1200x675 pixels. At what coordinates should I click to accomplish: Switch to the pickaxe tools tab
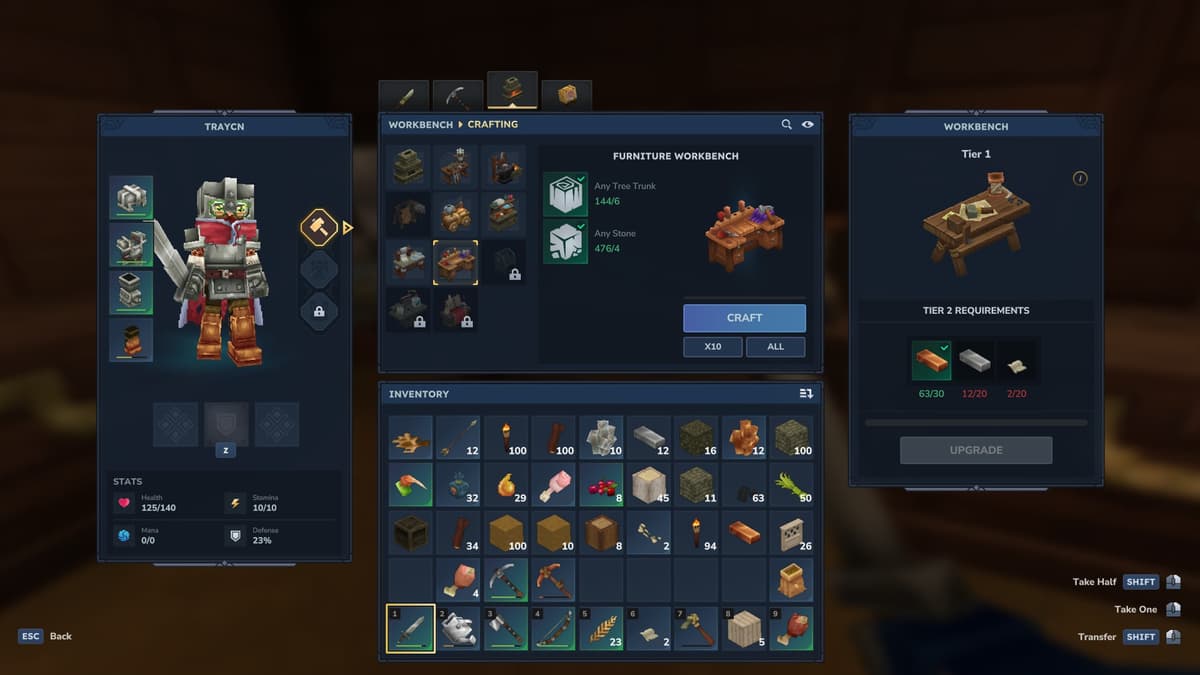point(458,96)
